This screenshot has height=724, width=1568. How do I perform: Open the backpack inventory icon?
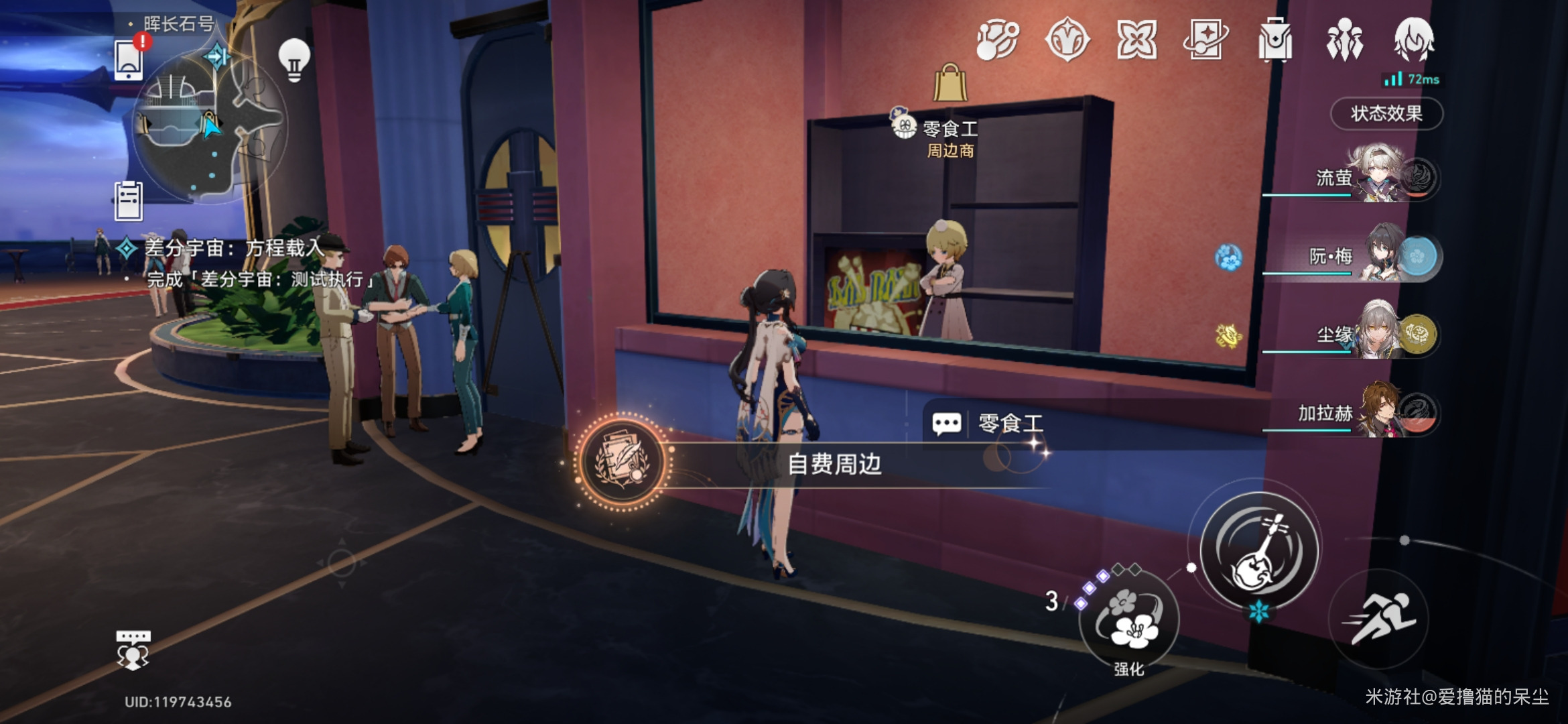1275,40
